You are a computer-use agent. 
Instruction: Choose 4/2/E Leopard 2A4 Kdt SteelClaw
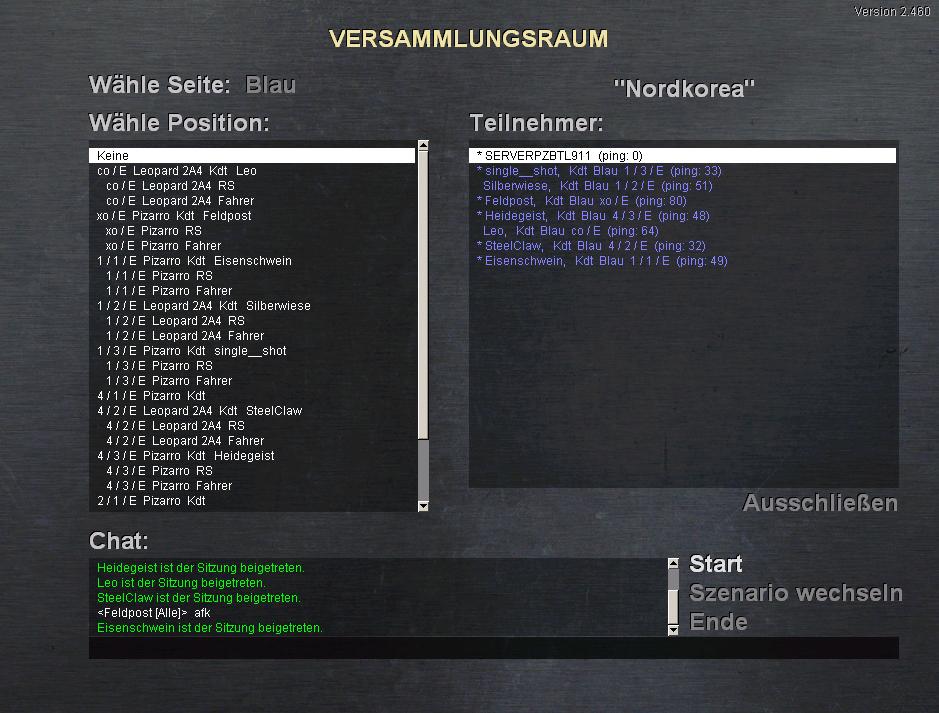pos(199,411)
